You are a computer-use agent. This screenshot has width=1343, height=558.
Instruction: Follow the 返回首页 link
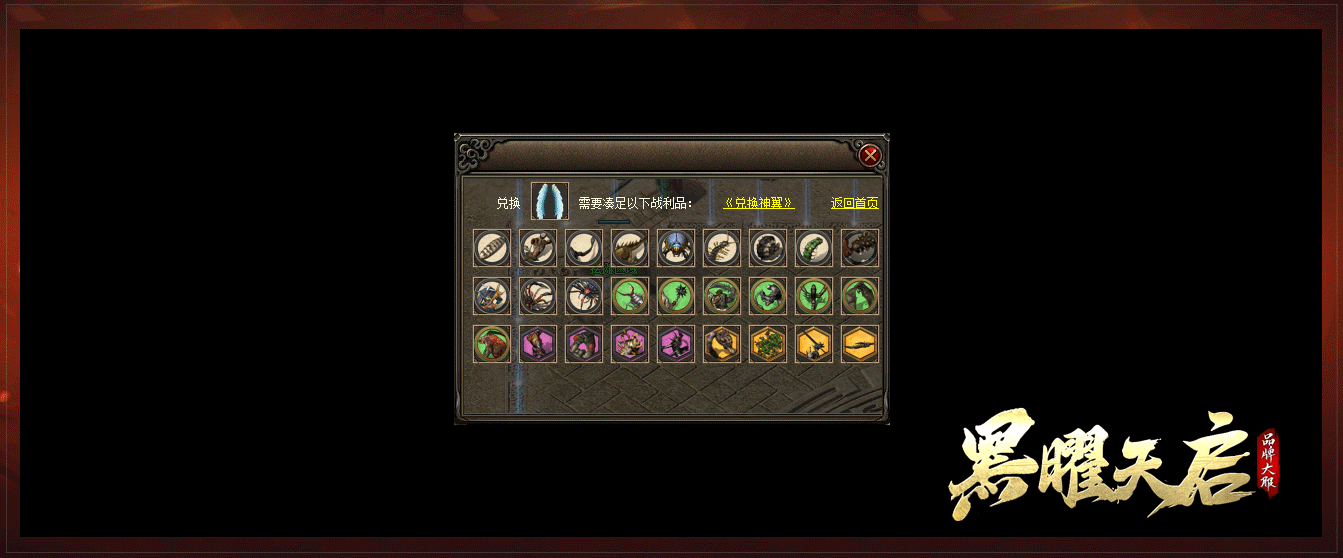point(854,203)
